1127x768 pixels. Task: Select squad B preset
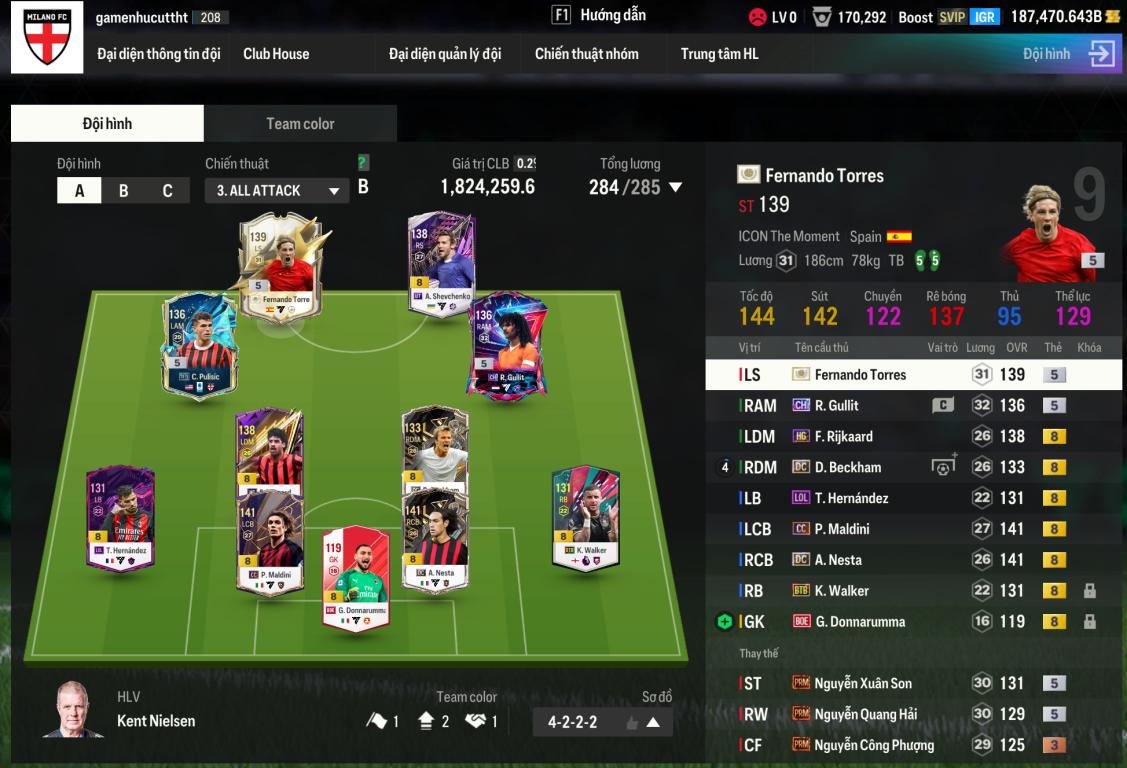(123, 191)
